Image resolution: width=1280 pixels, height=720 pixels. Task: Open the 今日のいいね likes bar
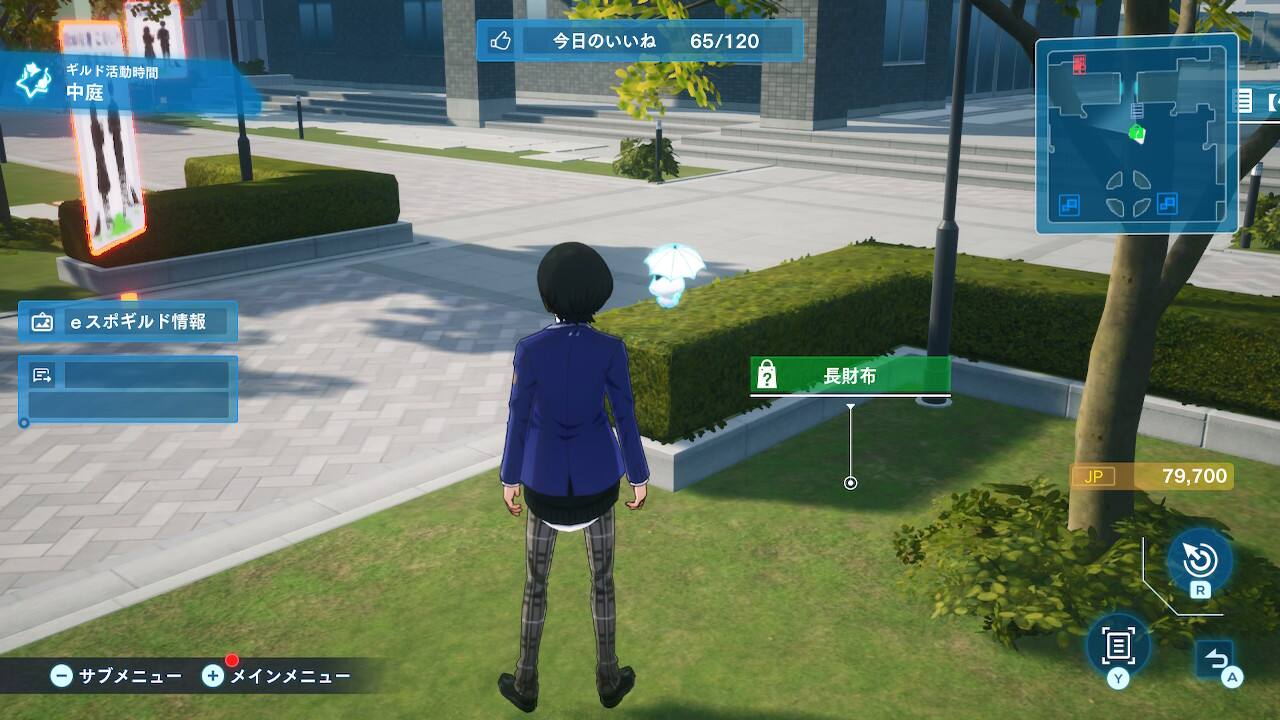click(640, 41)
